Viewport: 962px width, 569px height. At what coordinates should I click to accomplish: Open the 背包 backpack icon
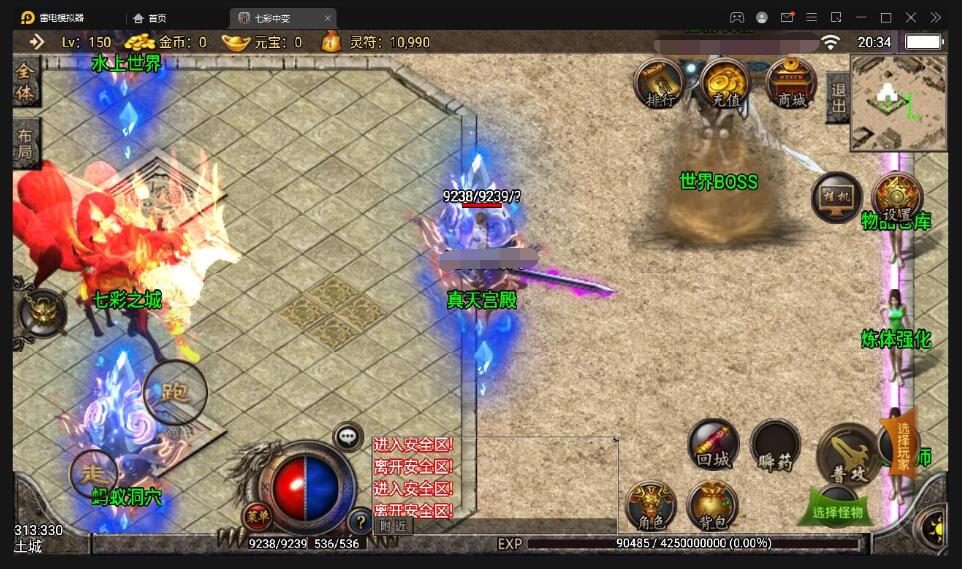click(712, 506)
